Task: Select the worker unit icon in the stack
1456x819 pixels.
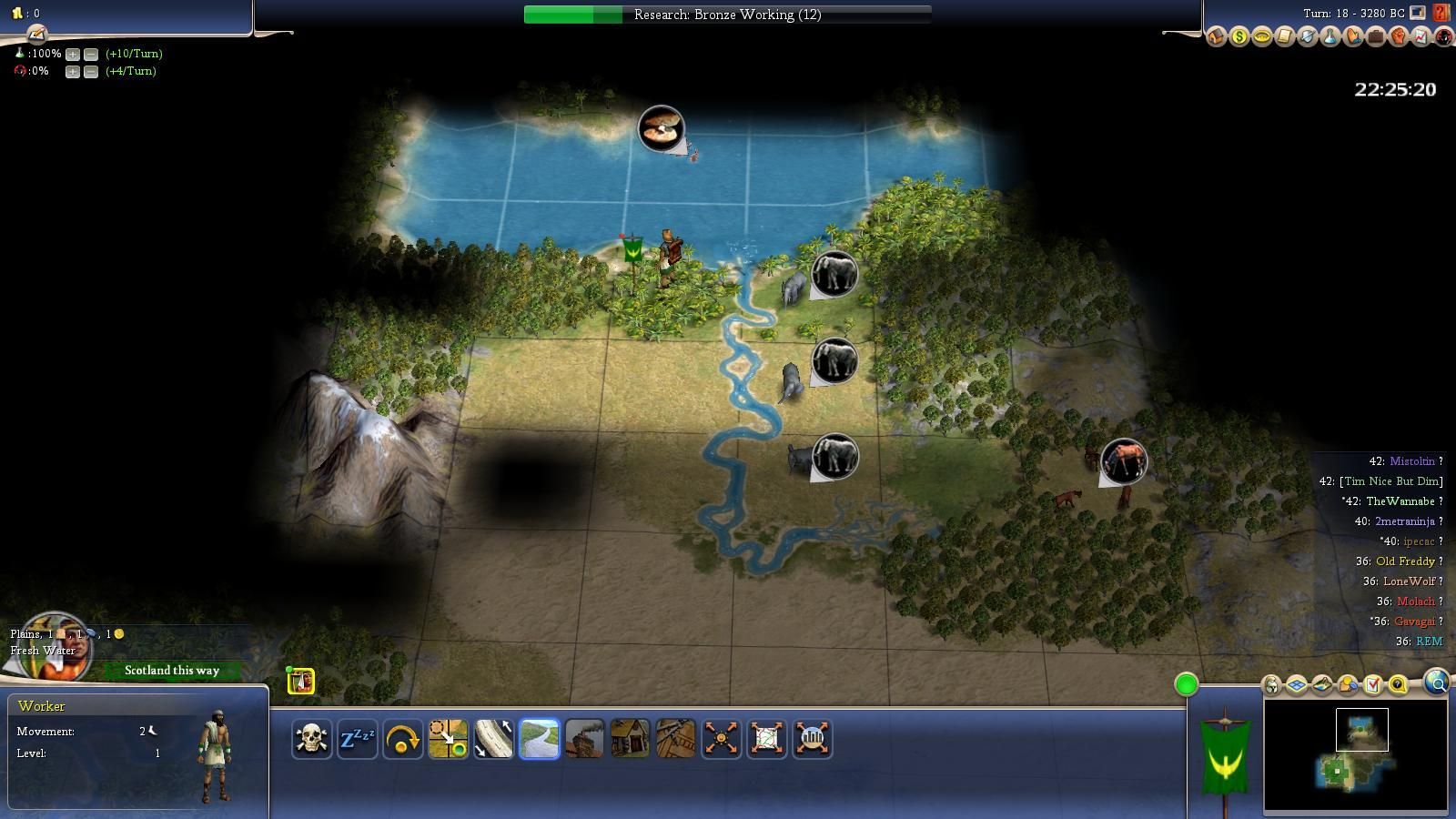Action: 301,681
